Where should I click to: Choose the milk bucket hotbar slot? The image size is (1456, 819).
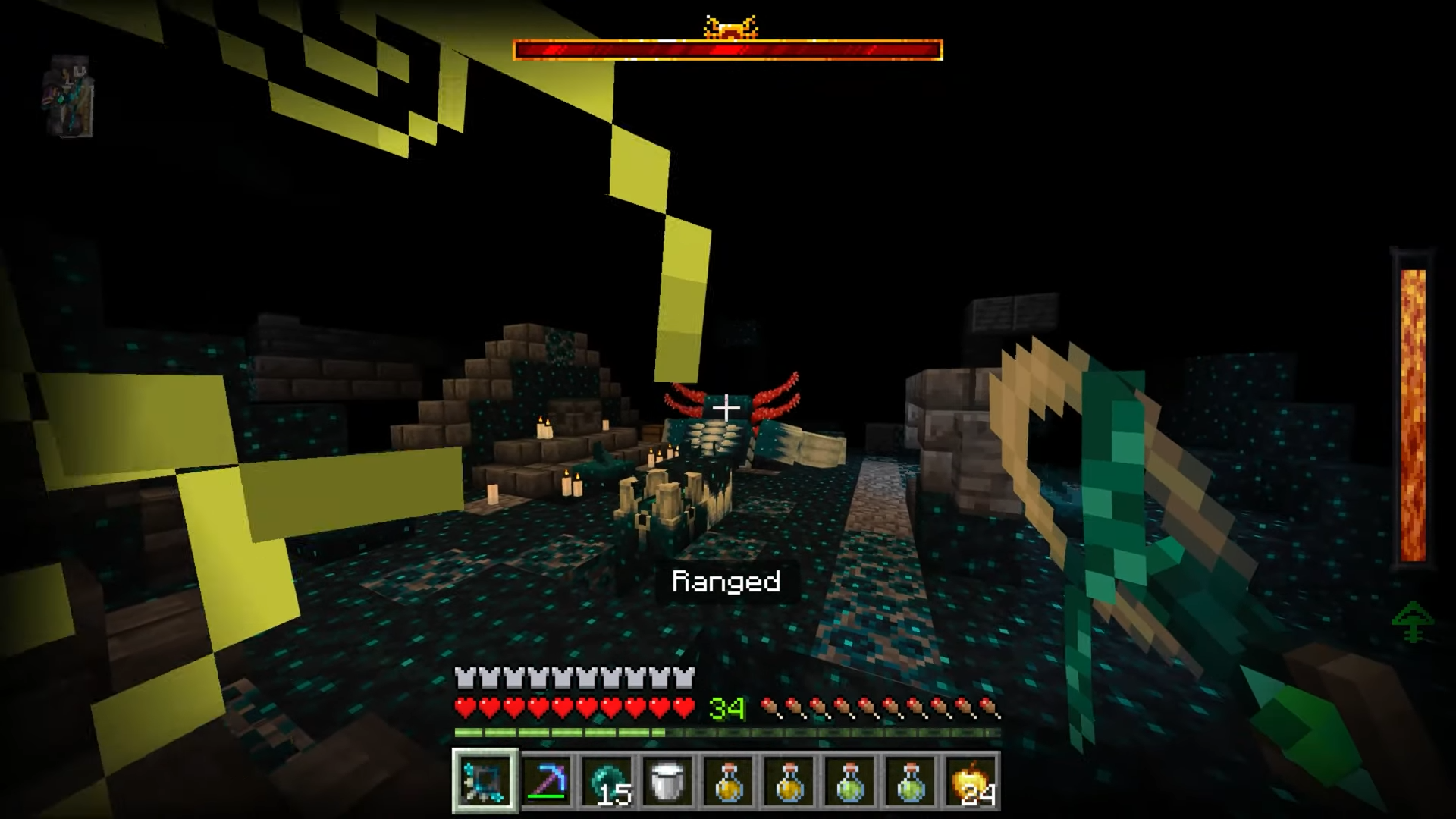pyautogui.click(x=668, y=780)
